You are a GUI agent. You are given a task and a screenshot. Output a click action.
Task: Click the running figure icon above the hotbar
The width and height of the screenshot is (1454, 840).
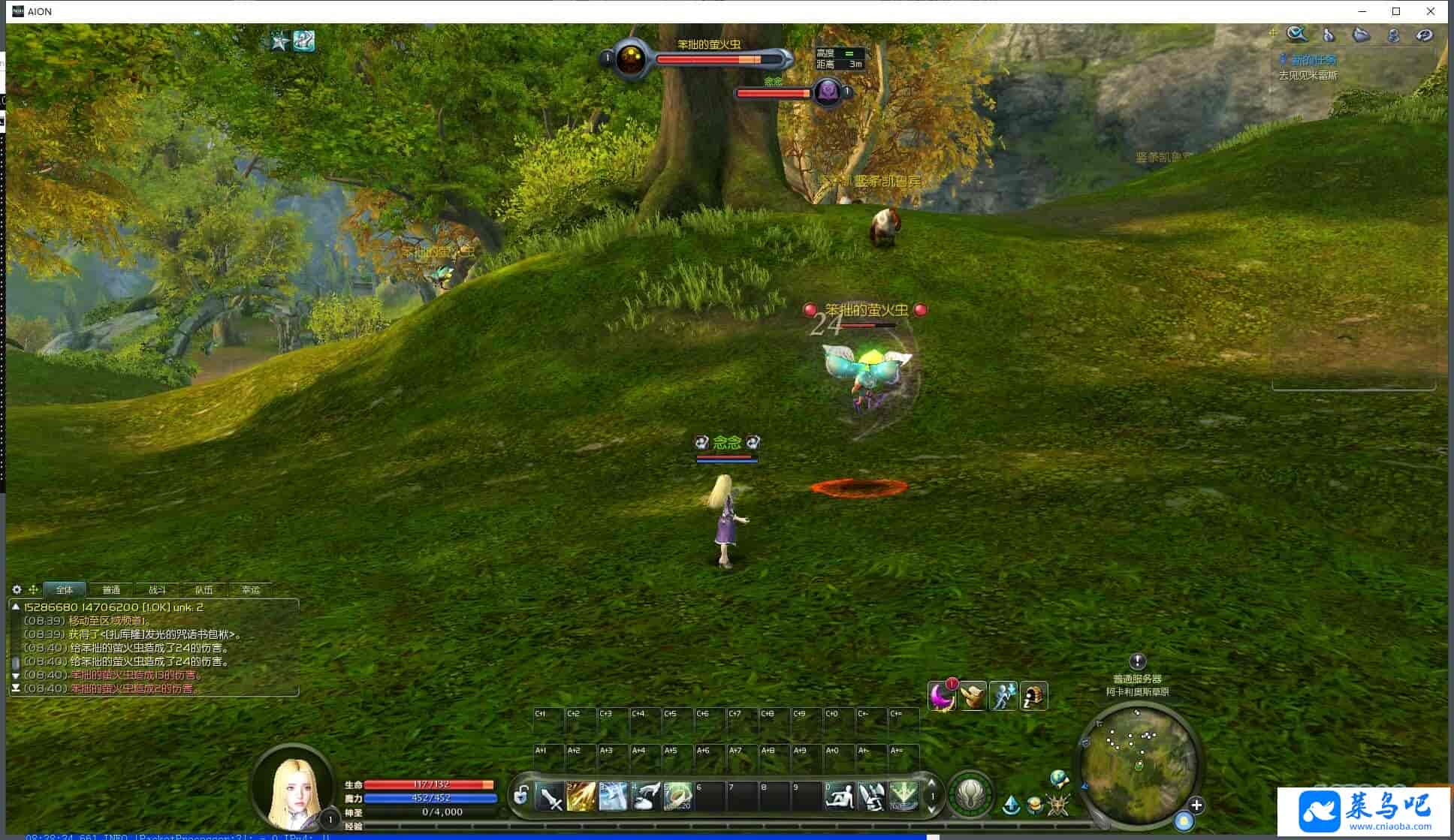1003,697
